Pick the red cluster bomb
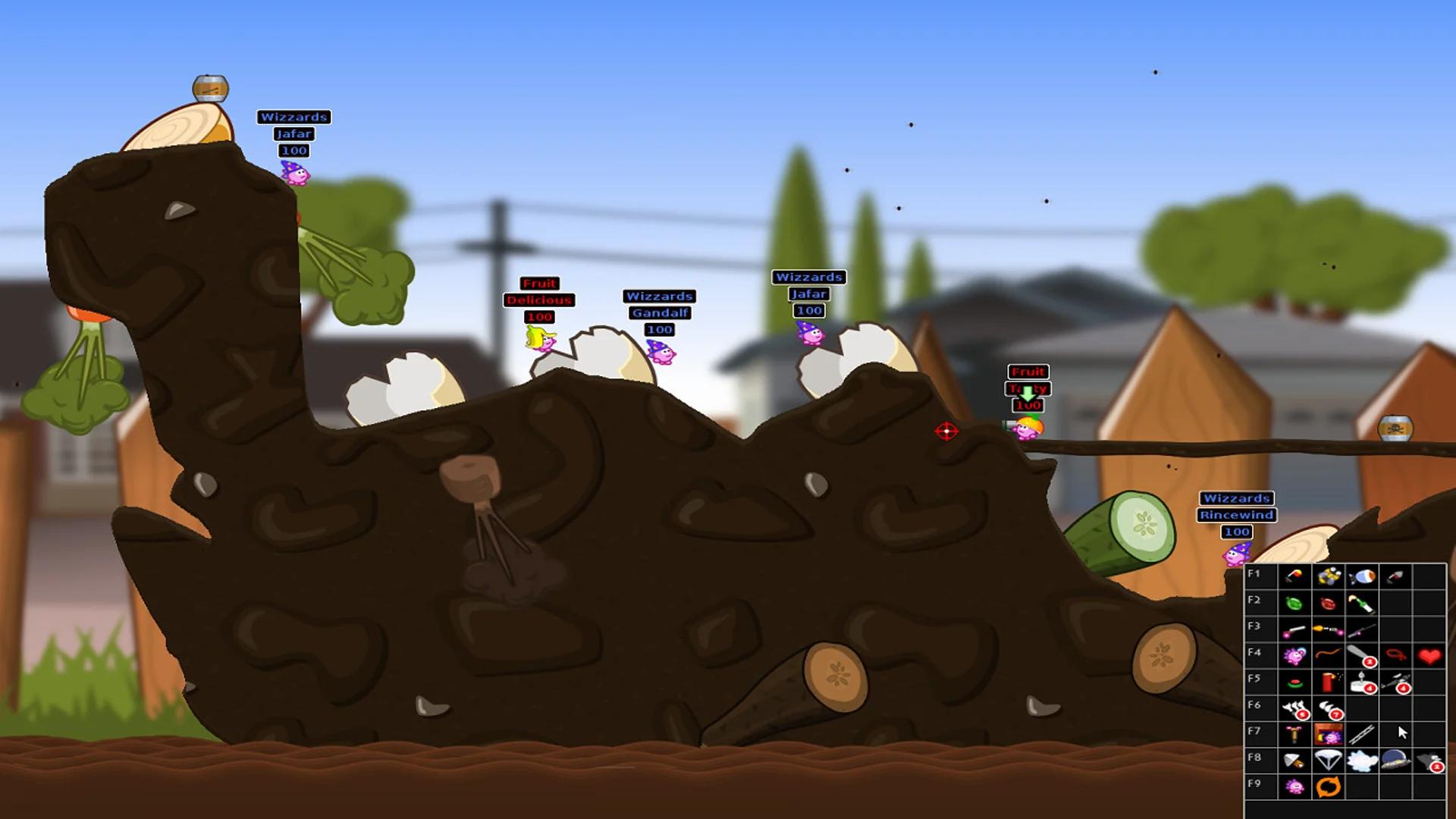This screenshot has width=1456, height=819. (1328, 604)
